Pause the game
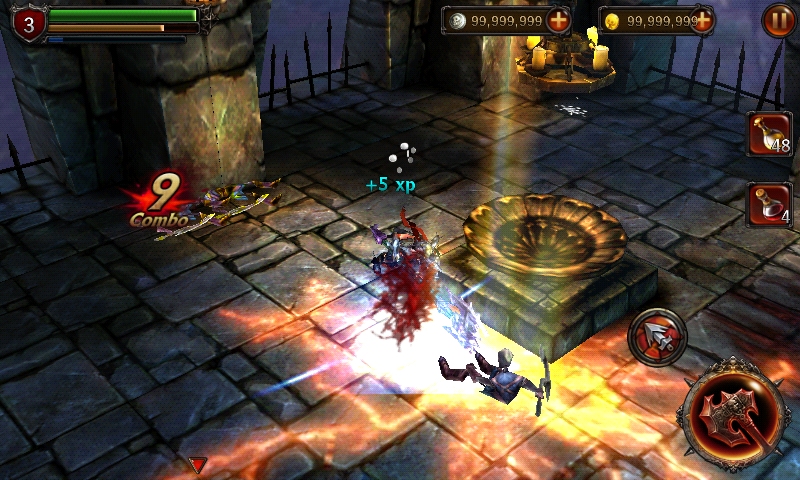This screenshot has width=800, height=480. pyautogui.click(x=778, y=20)
